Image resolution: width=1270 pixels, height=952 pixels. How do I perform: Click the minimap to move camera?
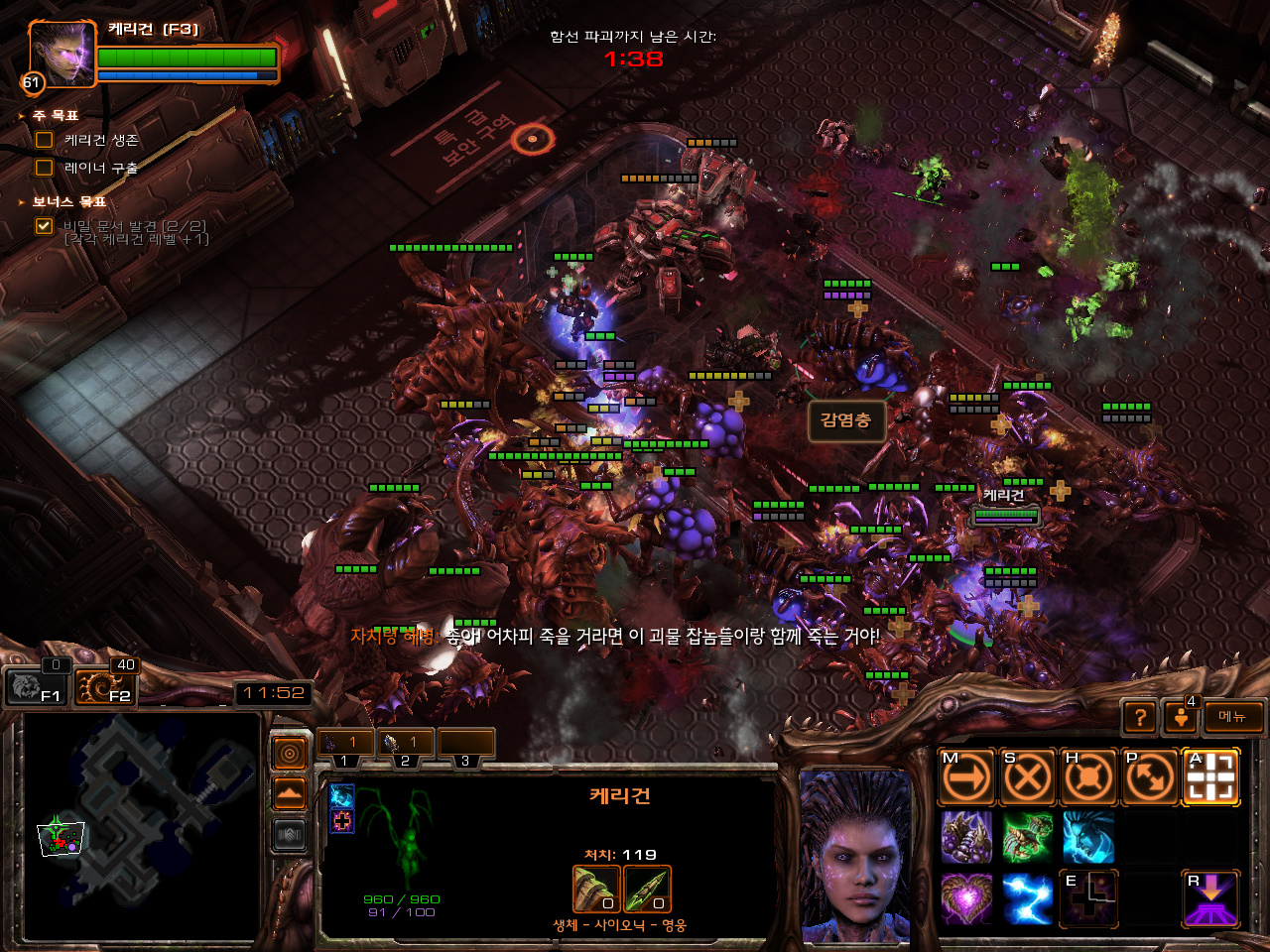(139, 823)
